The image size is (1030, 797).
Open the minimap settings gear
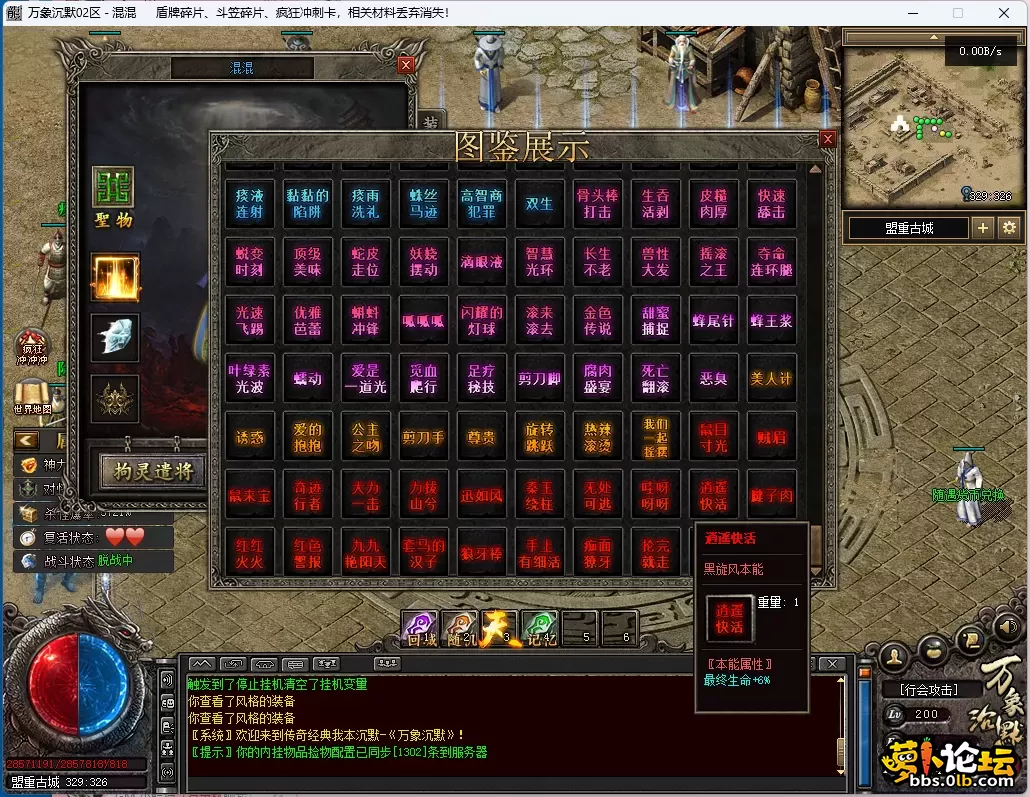point(1008,228)
